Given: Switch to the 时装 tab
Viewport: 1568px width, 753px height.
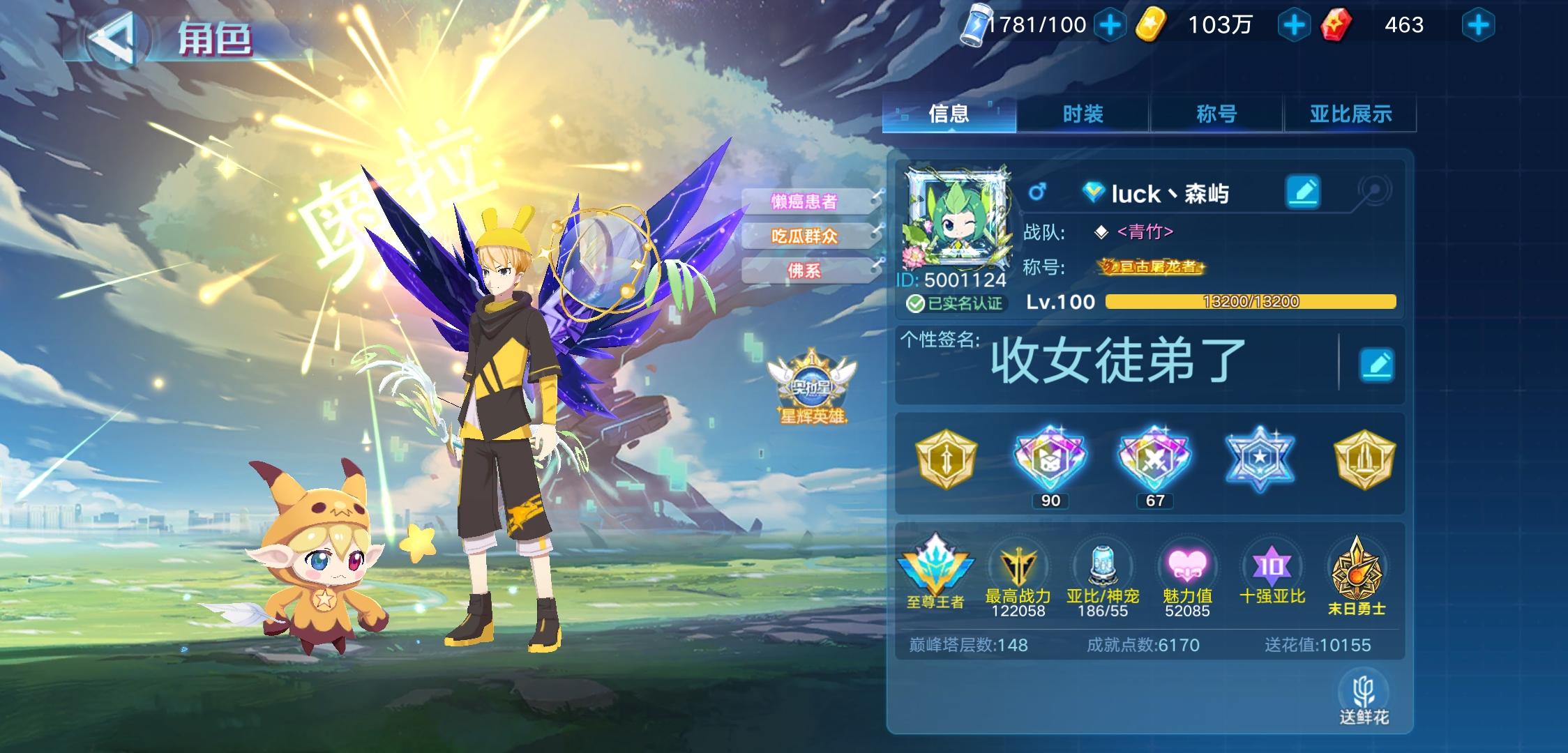Looking at the screenshot, I should pyautogui.click(x=1083, y=114).
